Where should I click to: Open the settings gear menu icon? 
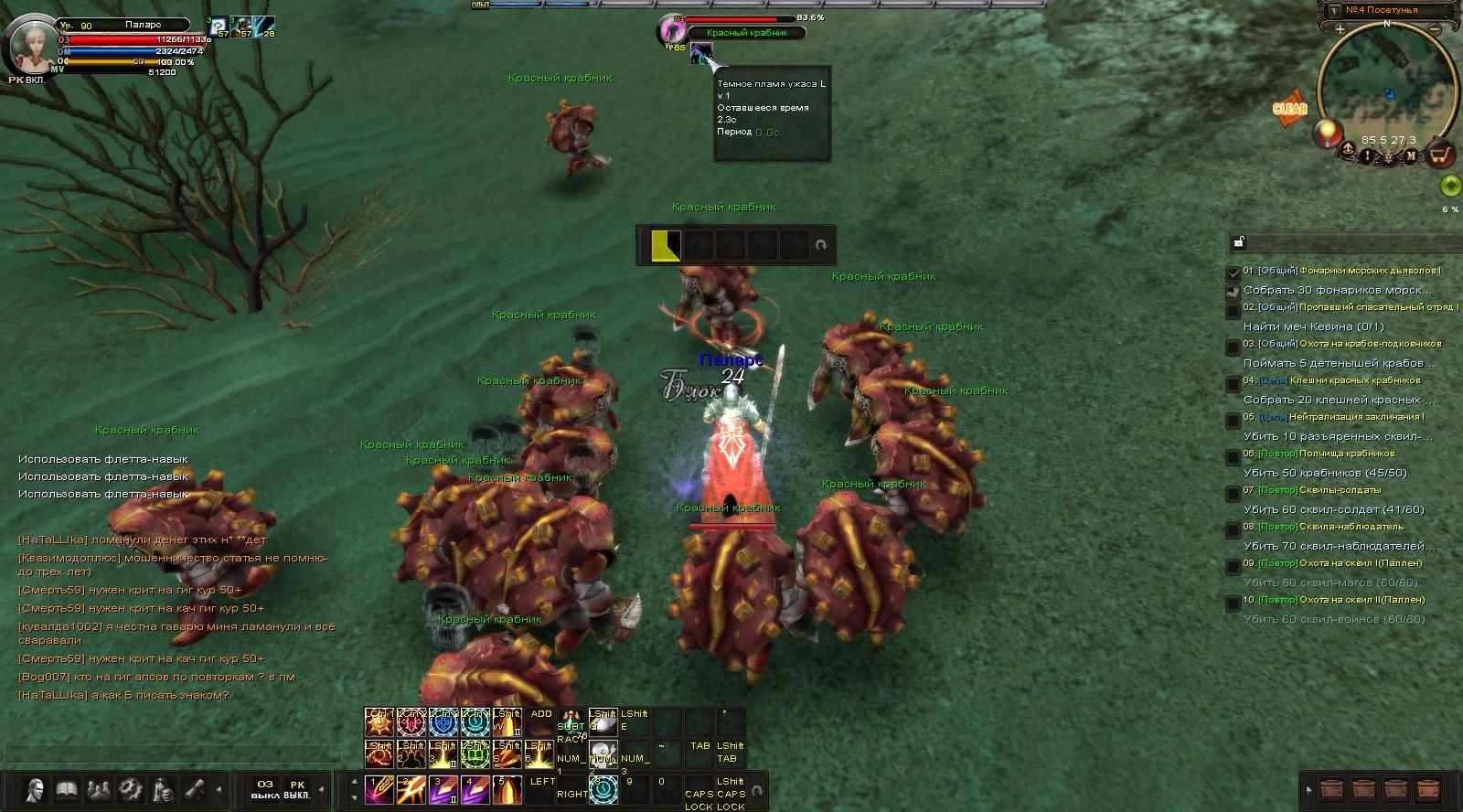[130, 789]
